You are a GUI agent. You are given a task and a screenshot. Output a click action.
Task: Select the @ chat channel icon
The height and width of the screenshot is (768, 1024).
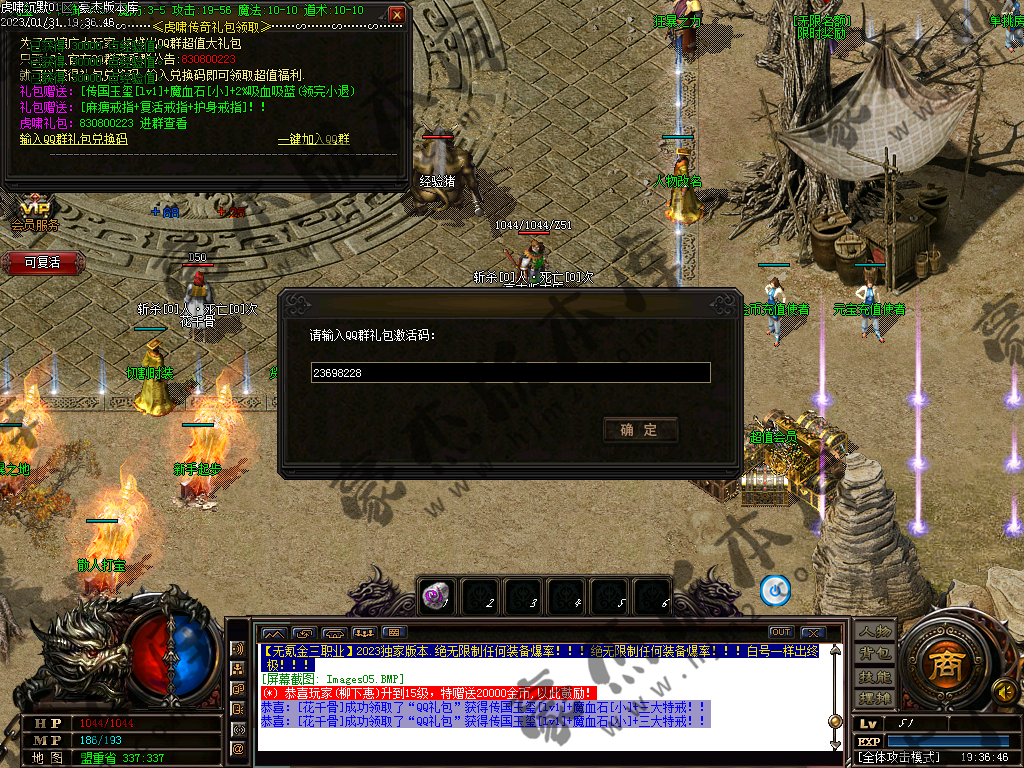coord(238,747)
